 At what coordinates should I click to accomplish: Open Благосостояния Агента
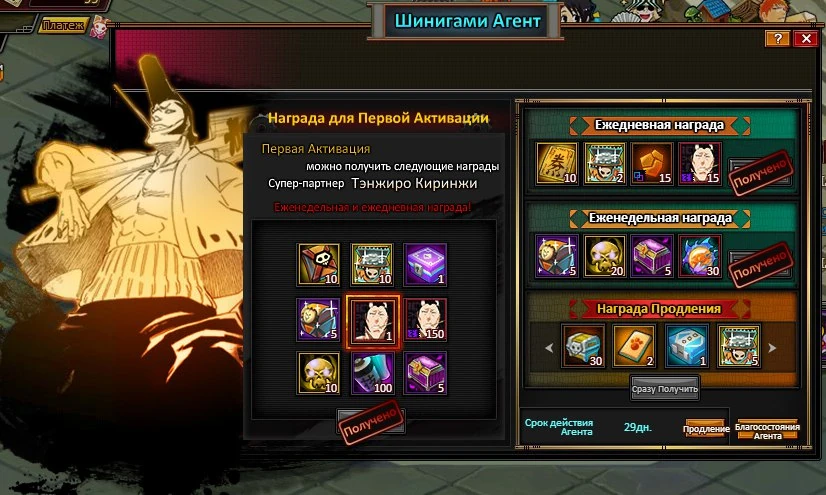pyautogui.click(x=766, y=428)
